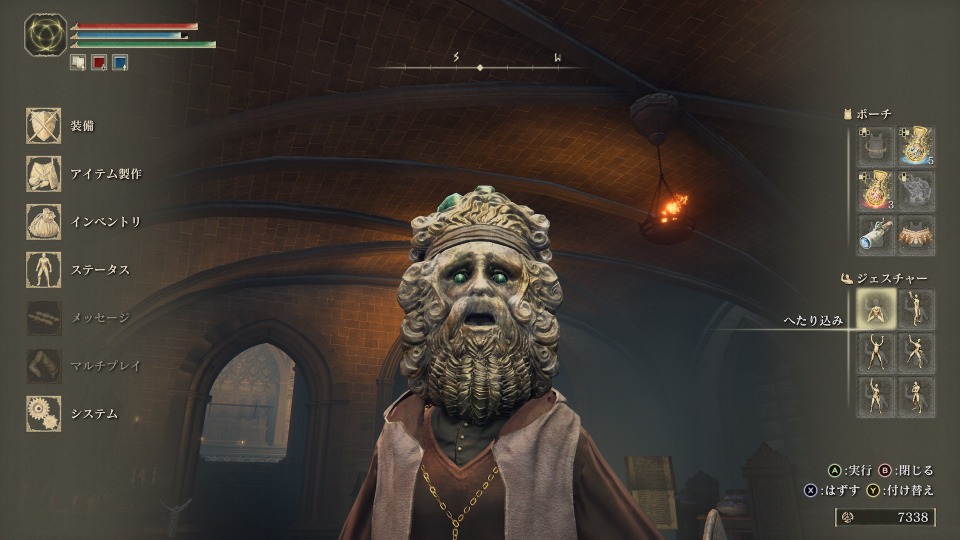The height and width of the screenshot is (540, 960).
Task: Open the システム (System) menu
Action: [45, 413]
